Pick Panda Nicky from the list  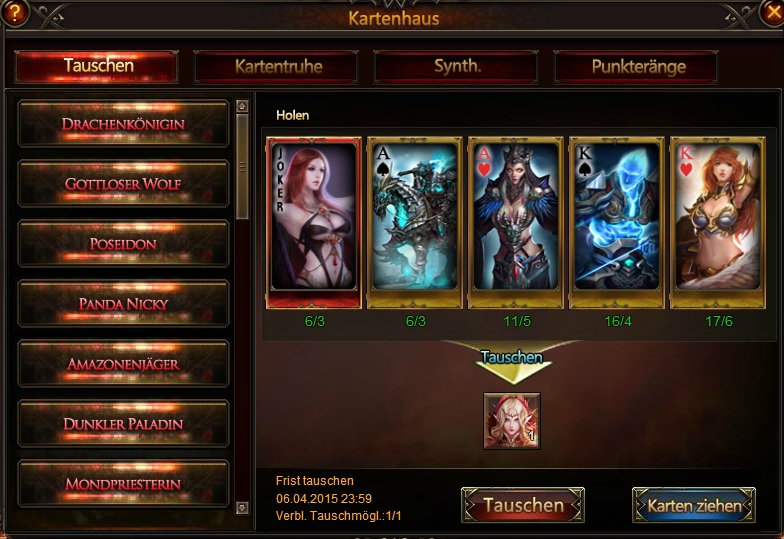click(x=123, y=304)
